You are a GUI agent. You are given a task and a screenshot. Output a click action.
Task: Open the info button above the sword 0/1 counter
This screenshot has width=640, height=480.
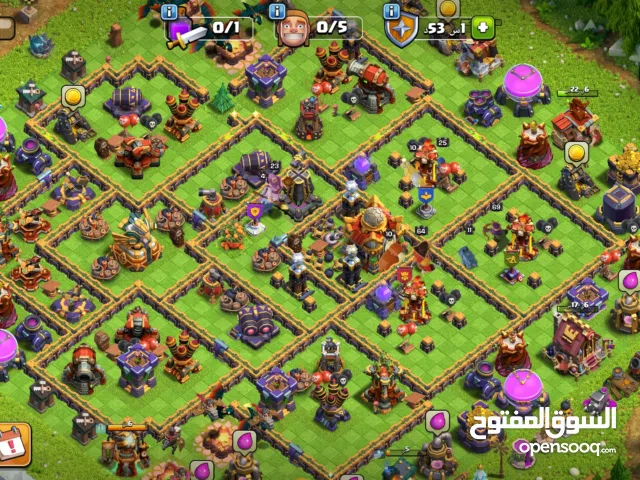(x=170, y=9)
